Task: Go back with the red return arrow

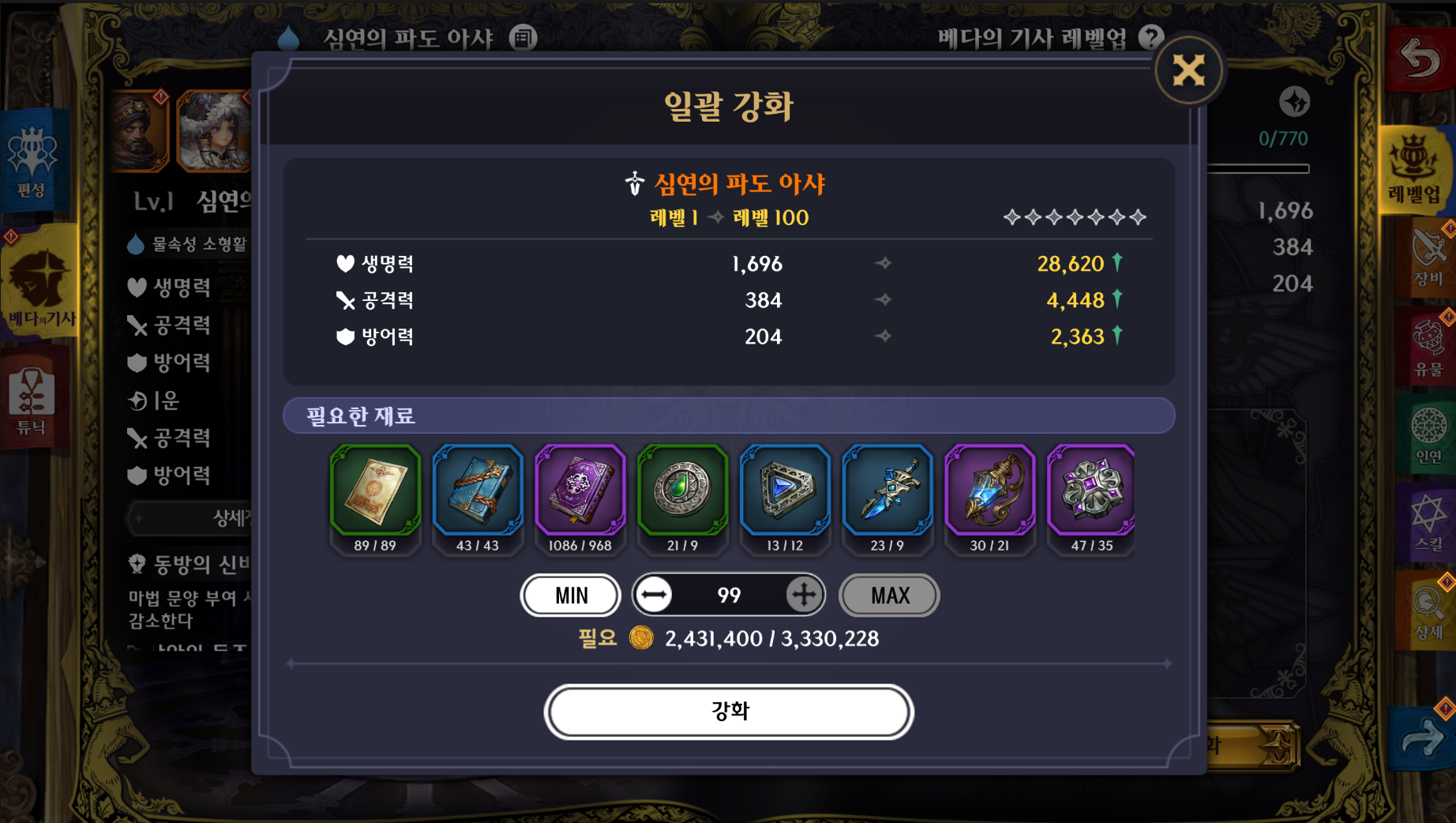Action: pos(1420,59)
